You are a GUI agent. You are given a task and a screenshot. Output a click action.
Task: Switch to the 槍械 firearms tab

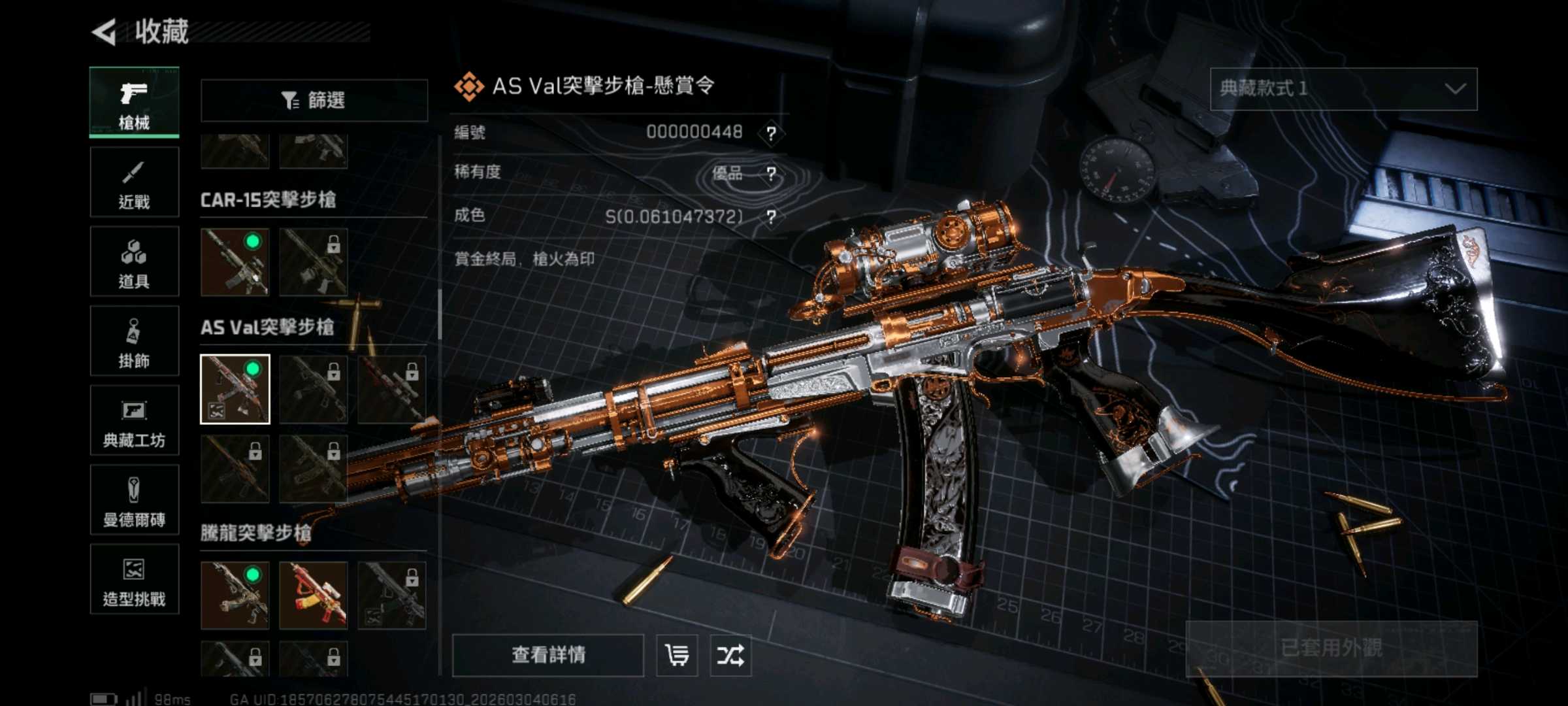pyautogui.click(x=134, y=103)
